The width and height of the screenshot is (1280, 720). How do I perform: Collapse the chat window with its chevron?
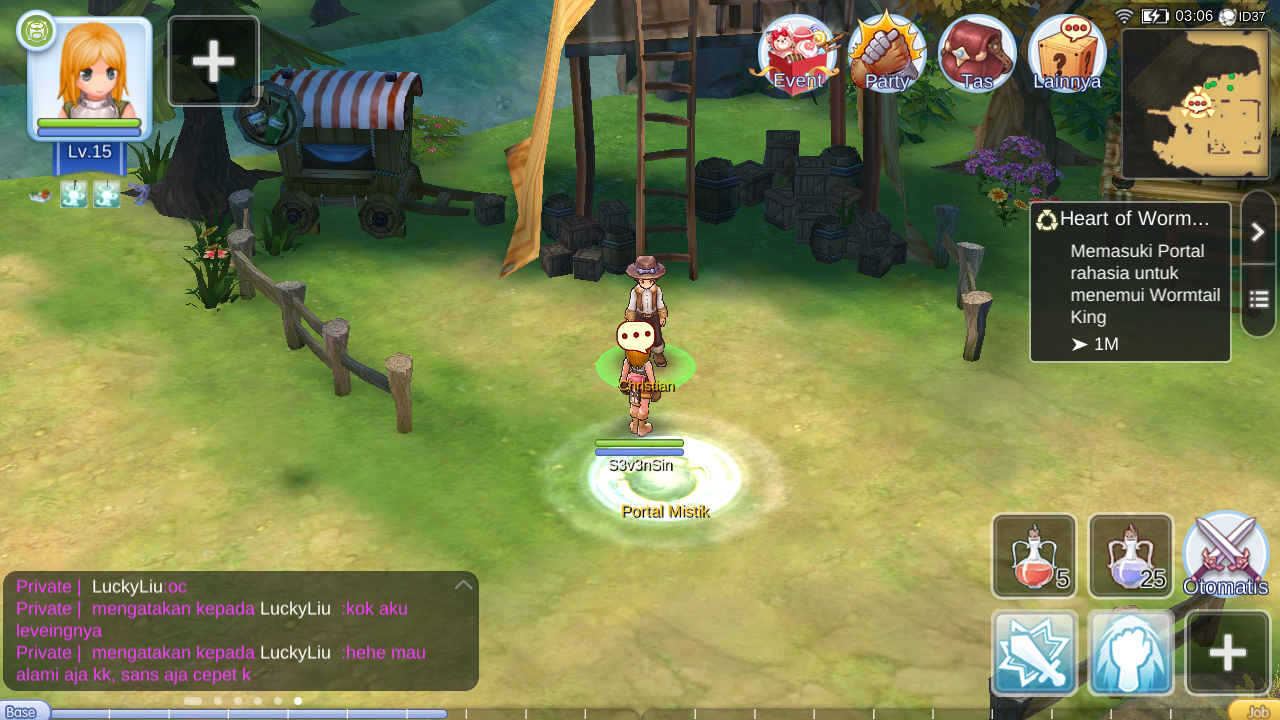[462, 582]
